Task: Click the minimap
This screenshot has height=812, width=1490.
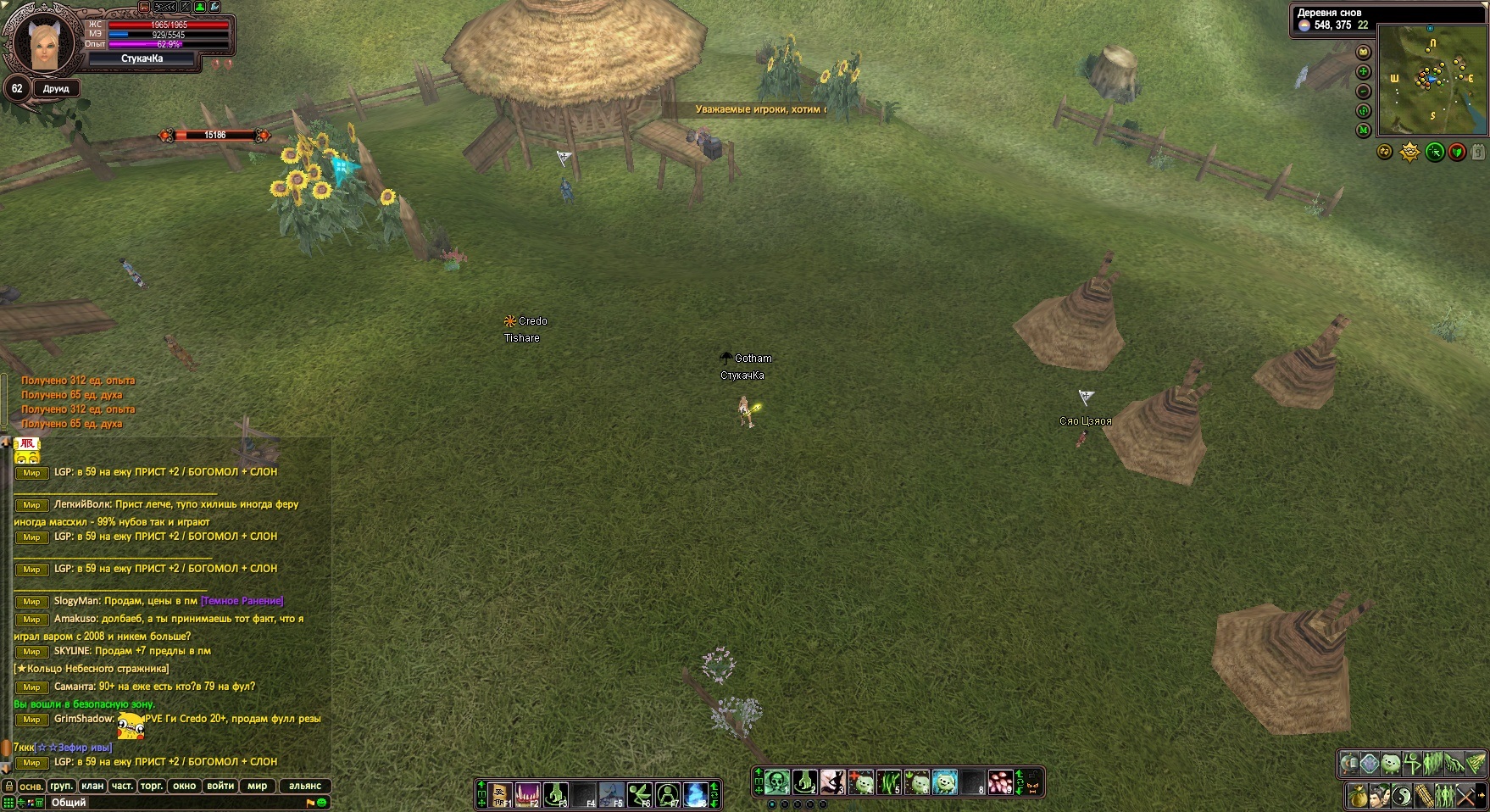Action: pos(1432,81)
